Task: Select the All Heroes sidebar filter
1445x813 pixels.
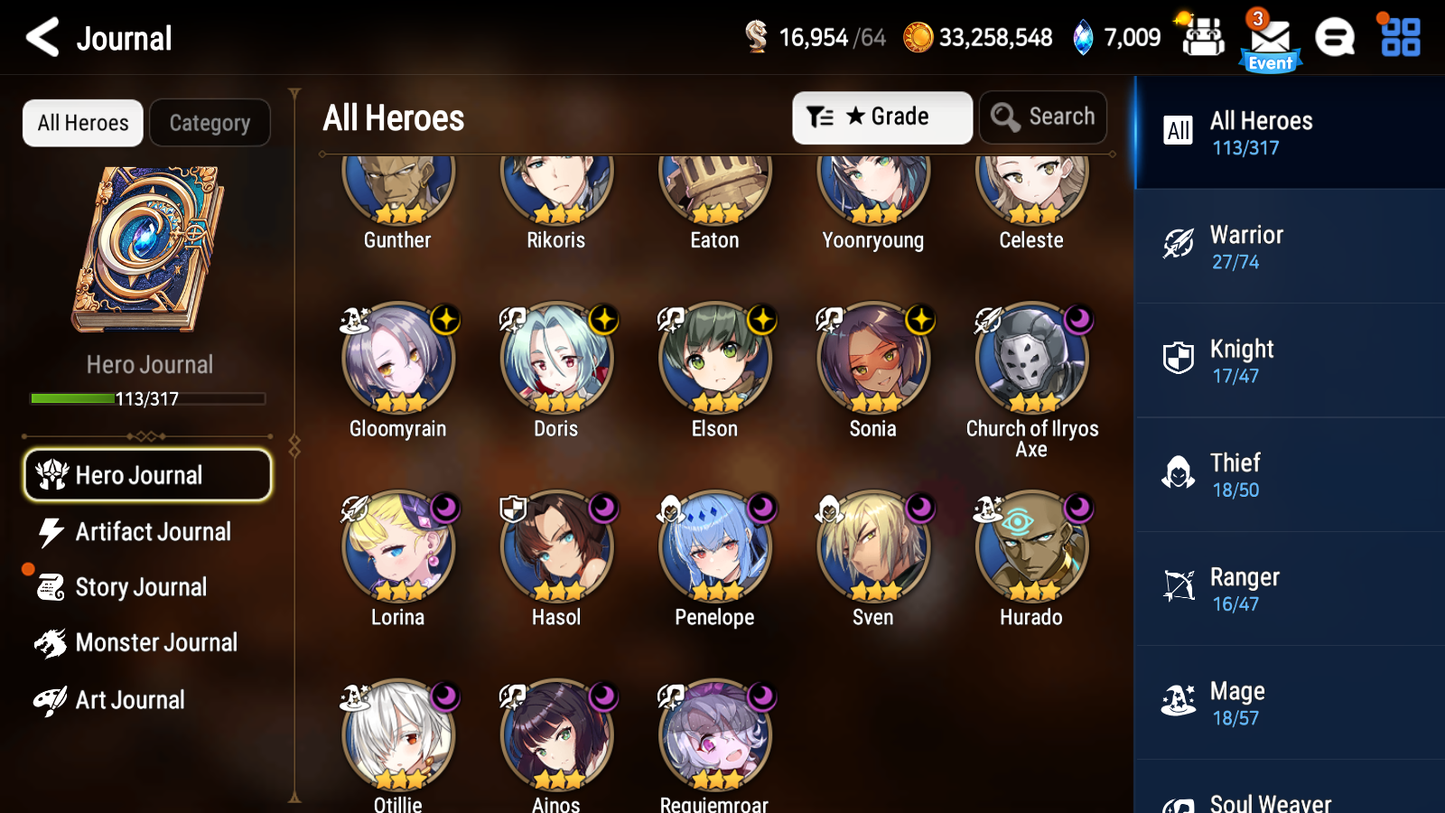Action: click(1260, 131)
